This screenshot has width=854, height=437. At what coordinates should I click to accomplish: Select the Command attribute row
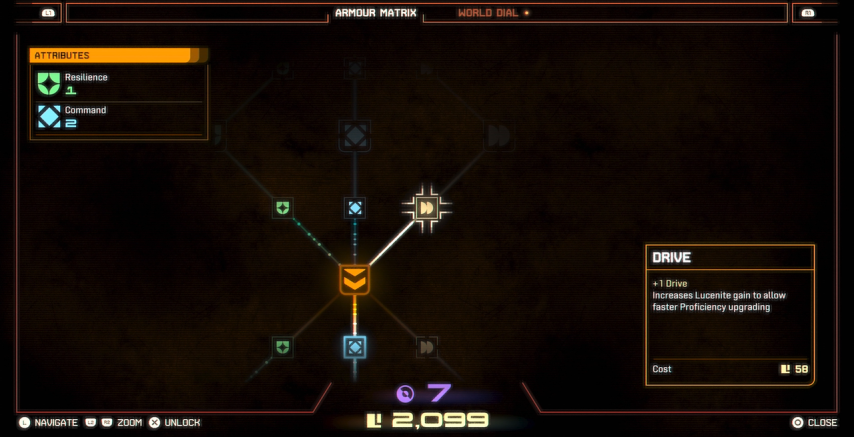tap(118, 116)
